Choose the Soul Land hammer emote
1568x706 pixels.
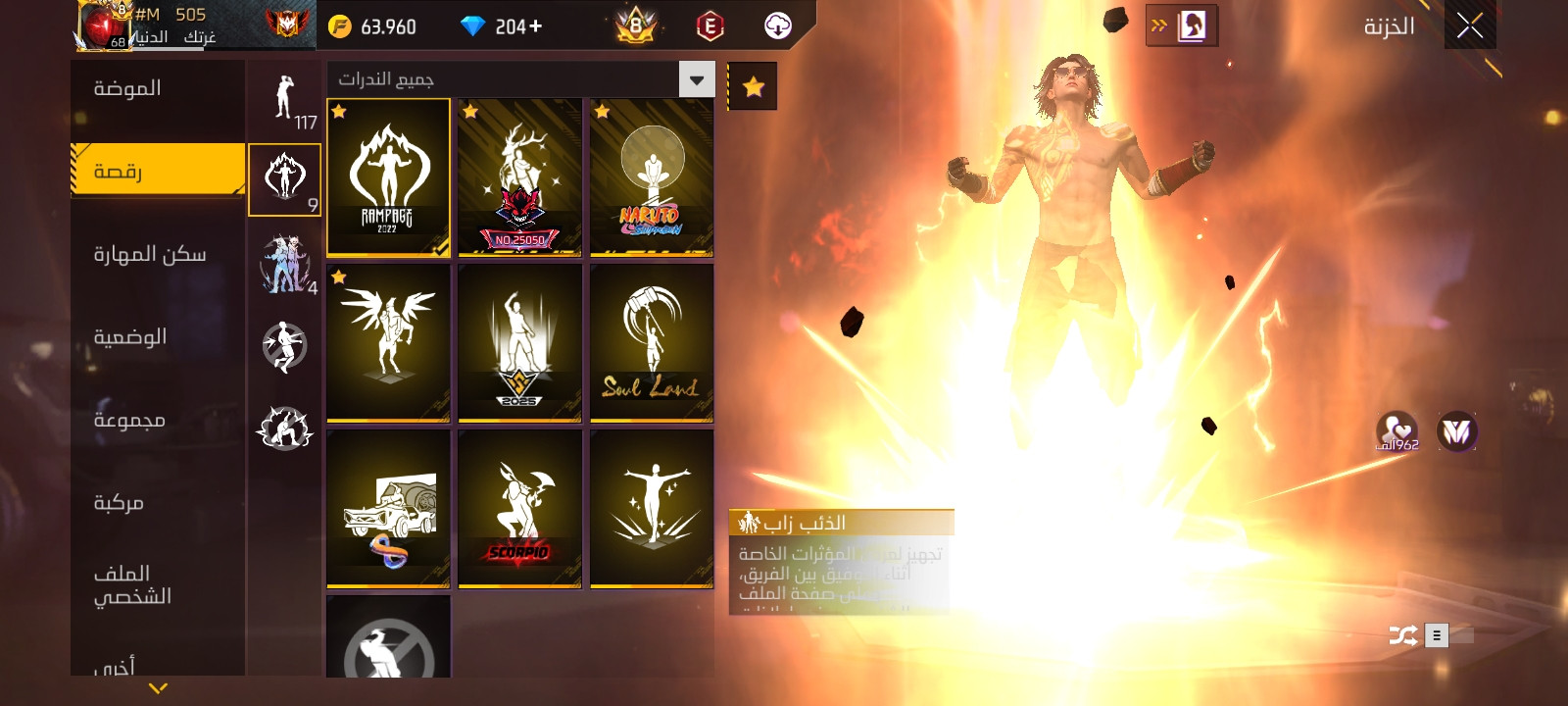[x=652, y=343]
